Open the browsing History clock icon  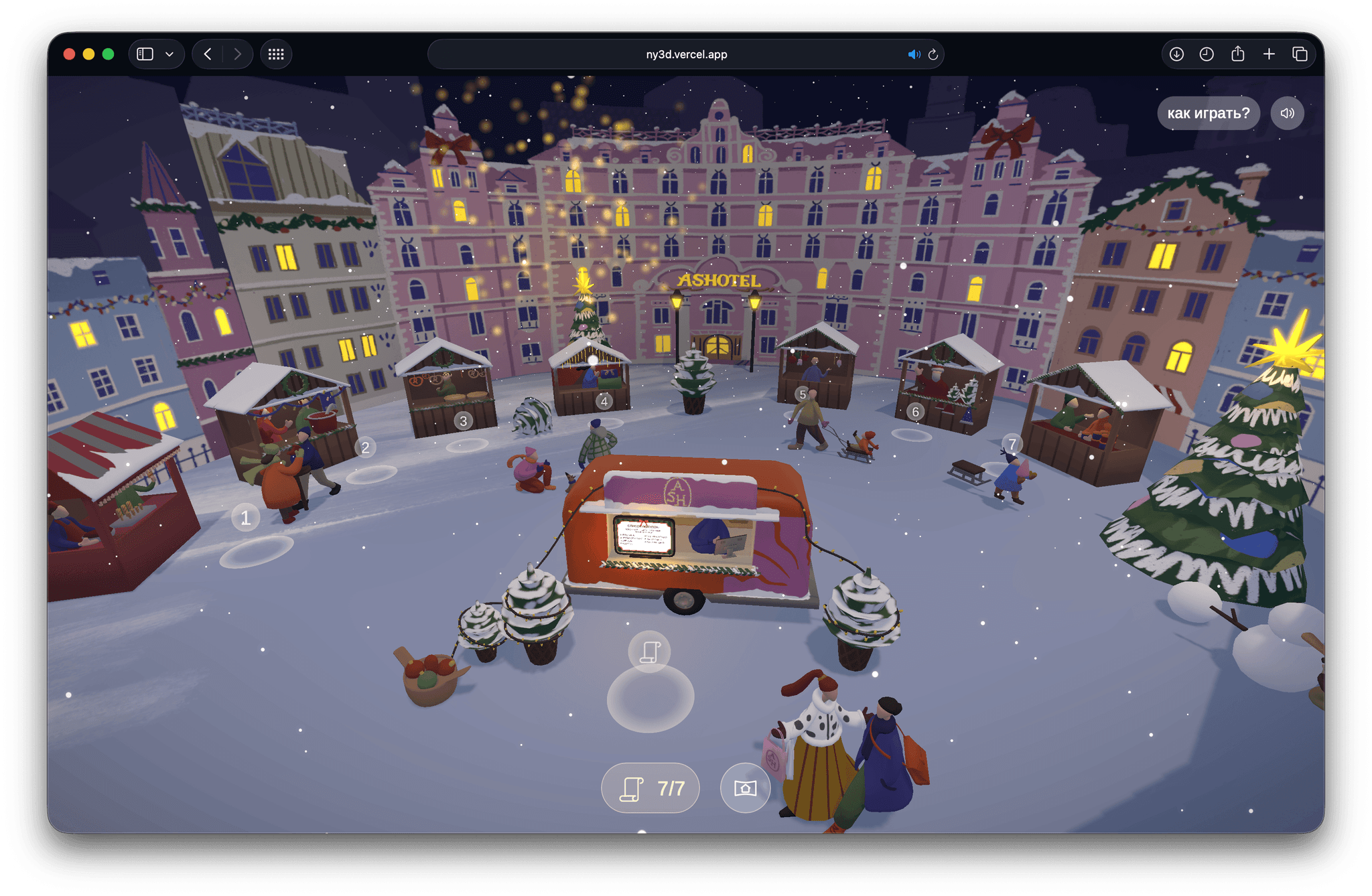pyautogui.click(x=1207, y=54)
